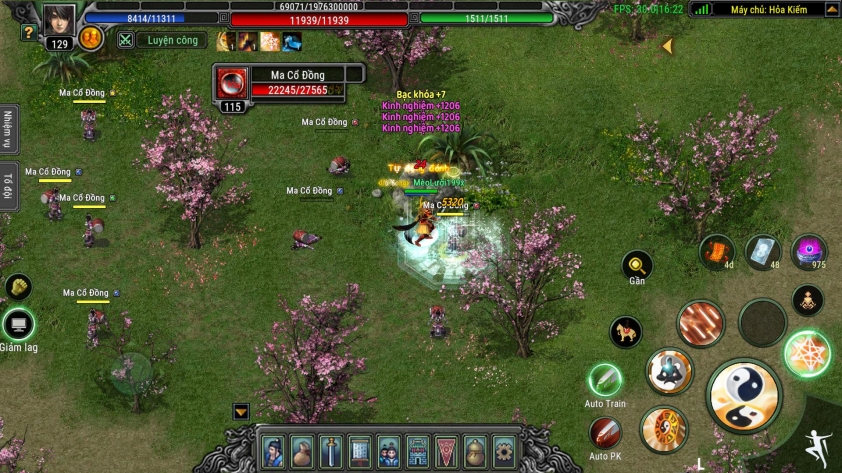Use the purple orb item with count 975

coord(808,251)
